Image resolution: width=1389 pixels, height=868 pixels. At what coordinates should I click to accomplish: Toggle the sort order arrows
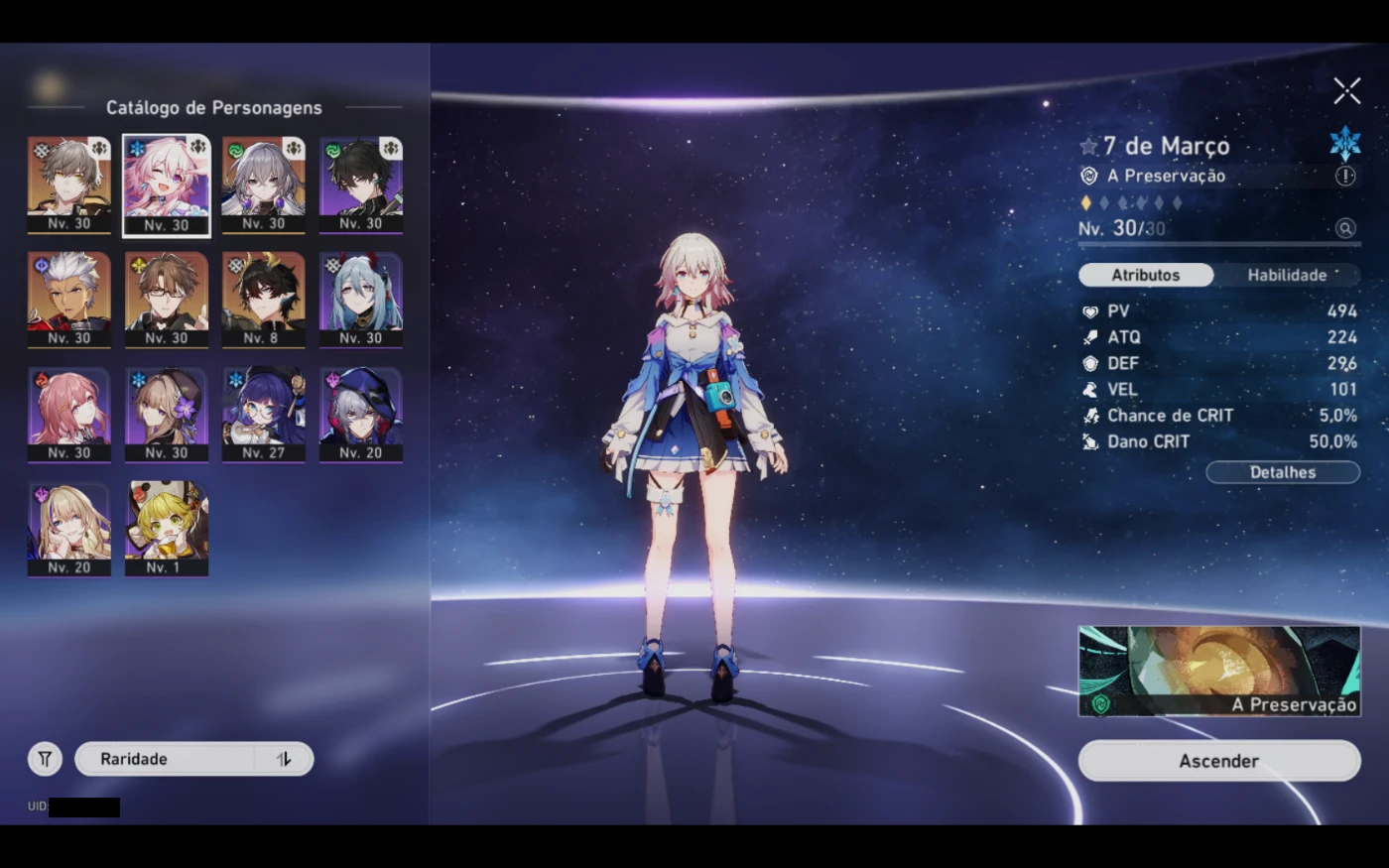tap(284, 759)
